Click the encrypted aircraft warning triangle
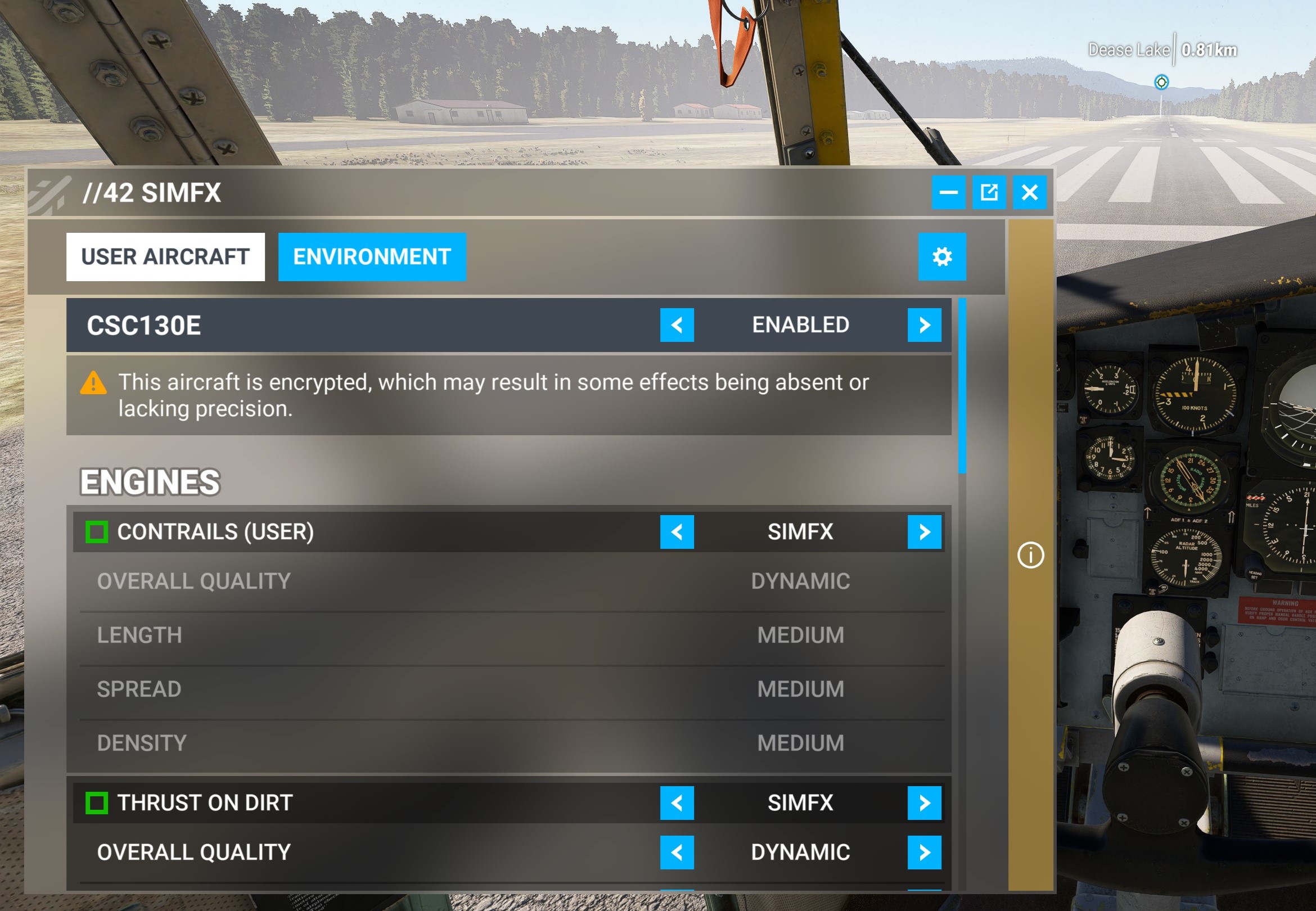The width and height of the screenshot is (1316, 911). coord(94,384)
